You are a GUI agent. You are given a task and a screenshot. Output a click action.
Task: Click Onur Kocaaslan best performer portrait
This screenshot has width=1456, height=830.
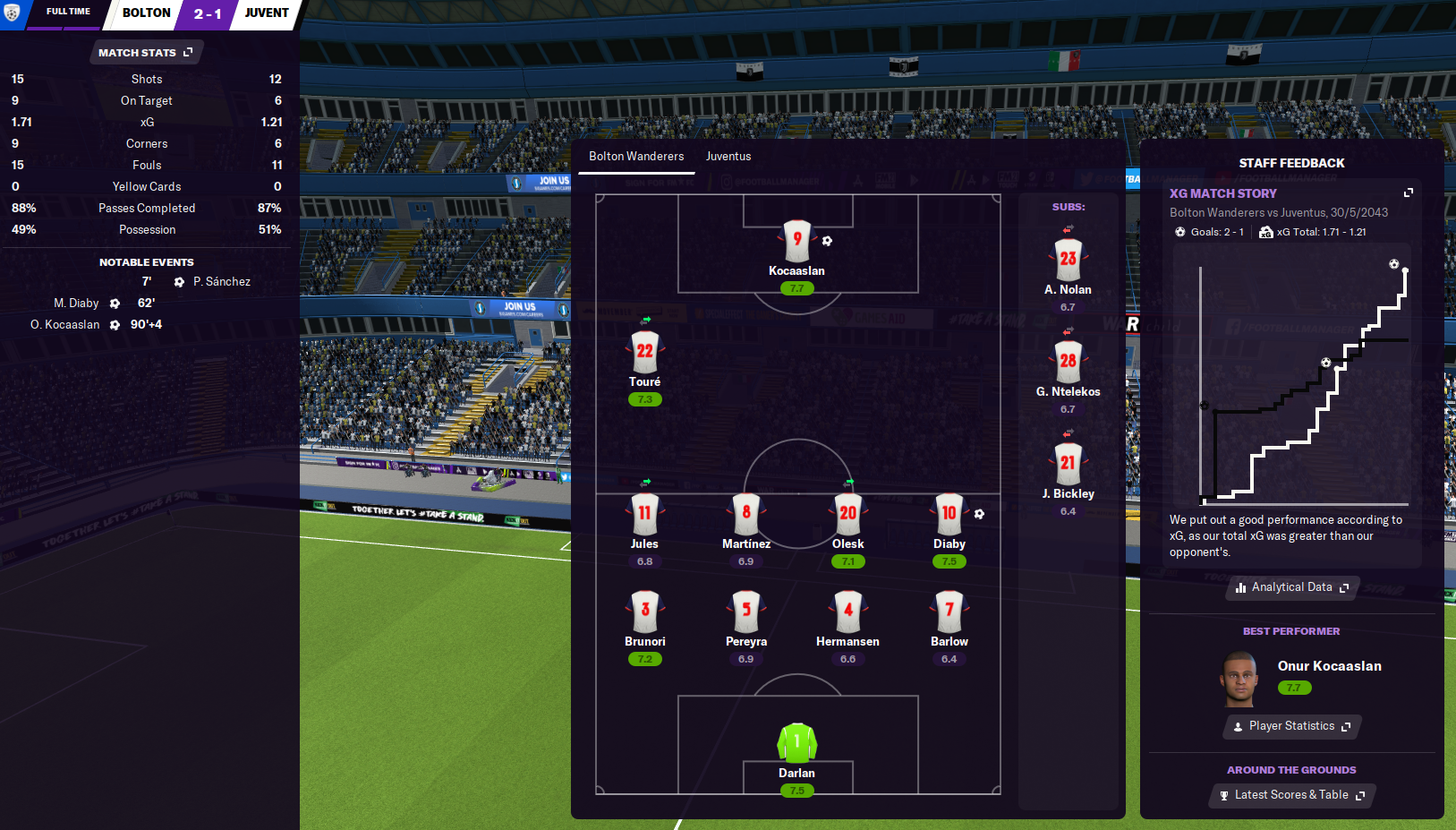tap(1239, 678)
